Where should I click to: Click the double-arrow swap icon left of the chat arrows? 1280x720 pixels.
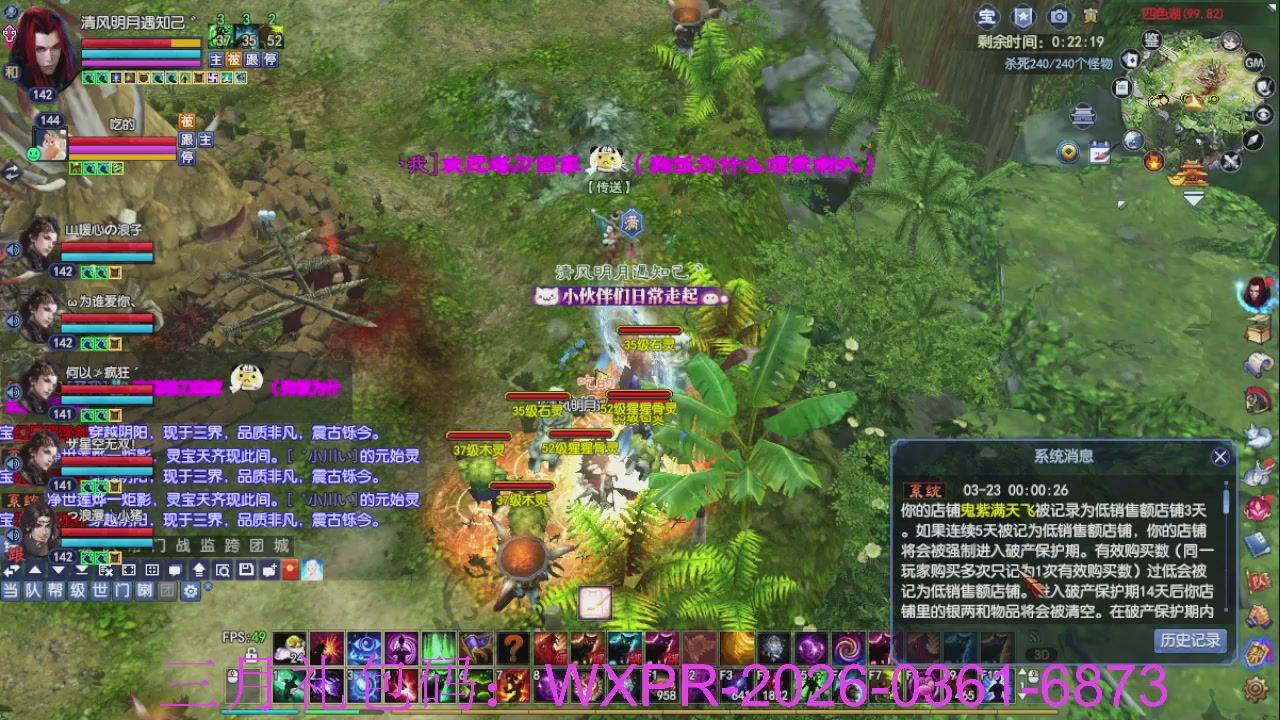pyautogui.click(x=11, y=569)
